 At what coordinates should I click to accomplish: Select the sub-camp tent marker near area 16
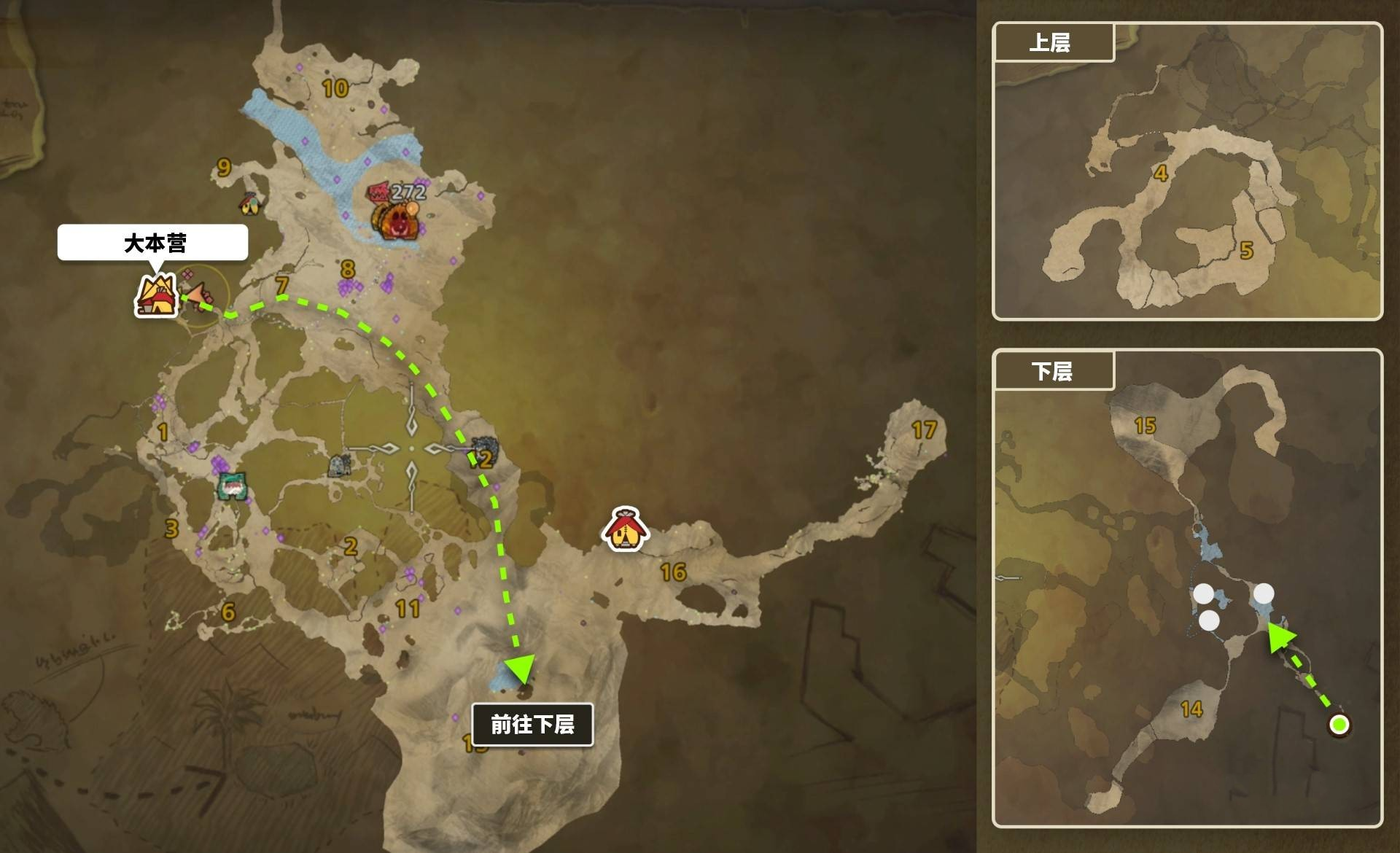pyautogui.click(x=625, y=529)
